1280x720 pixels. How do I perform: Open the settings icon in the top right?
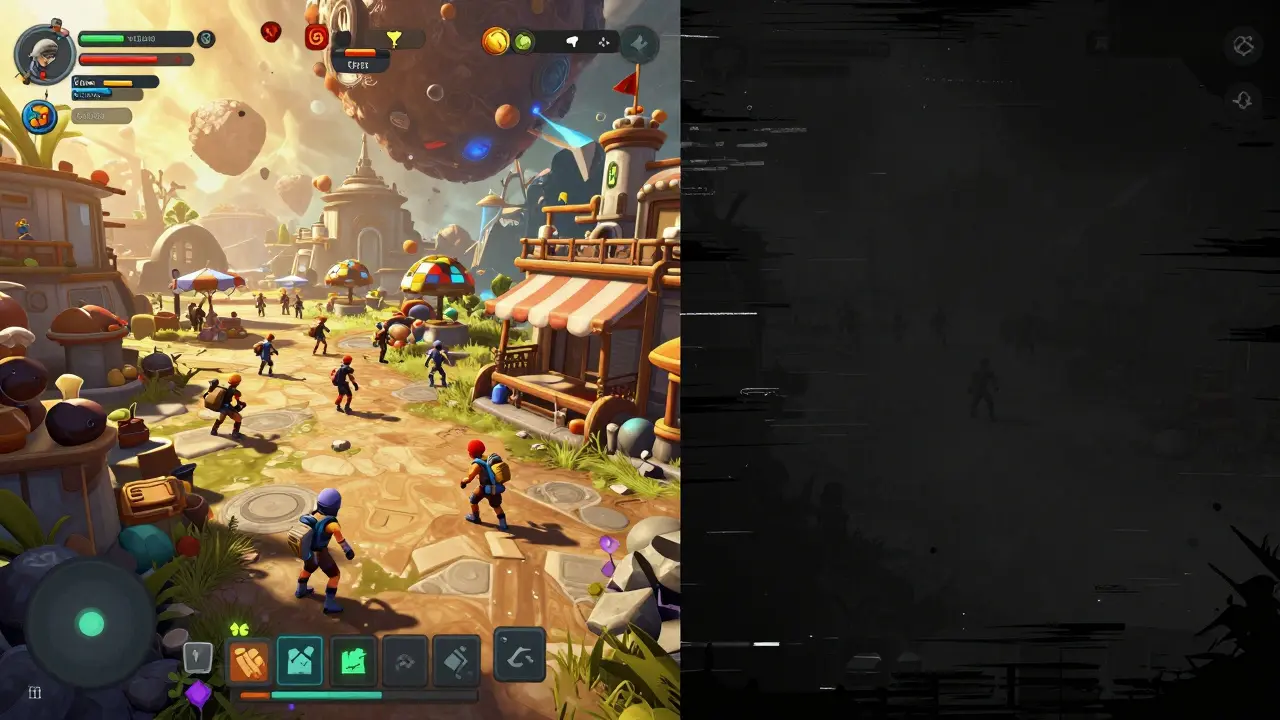click(x=1243, y=45)
